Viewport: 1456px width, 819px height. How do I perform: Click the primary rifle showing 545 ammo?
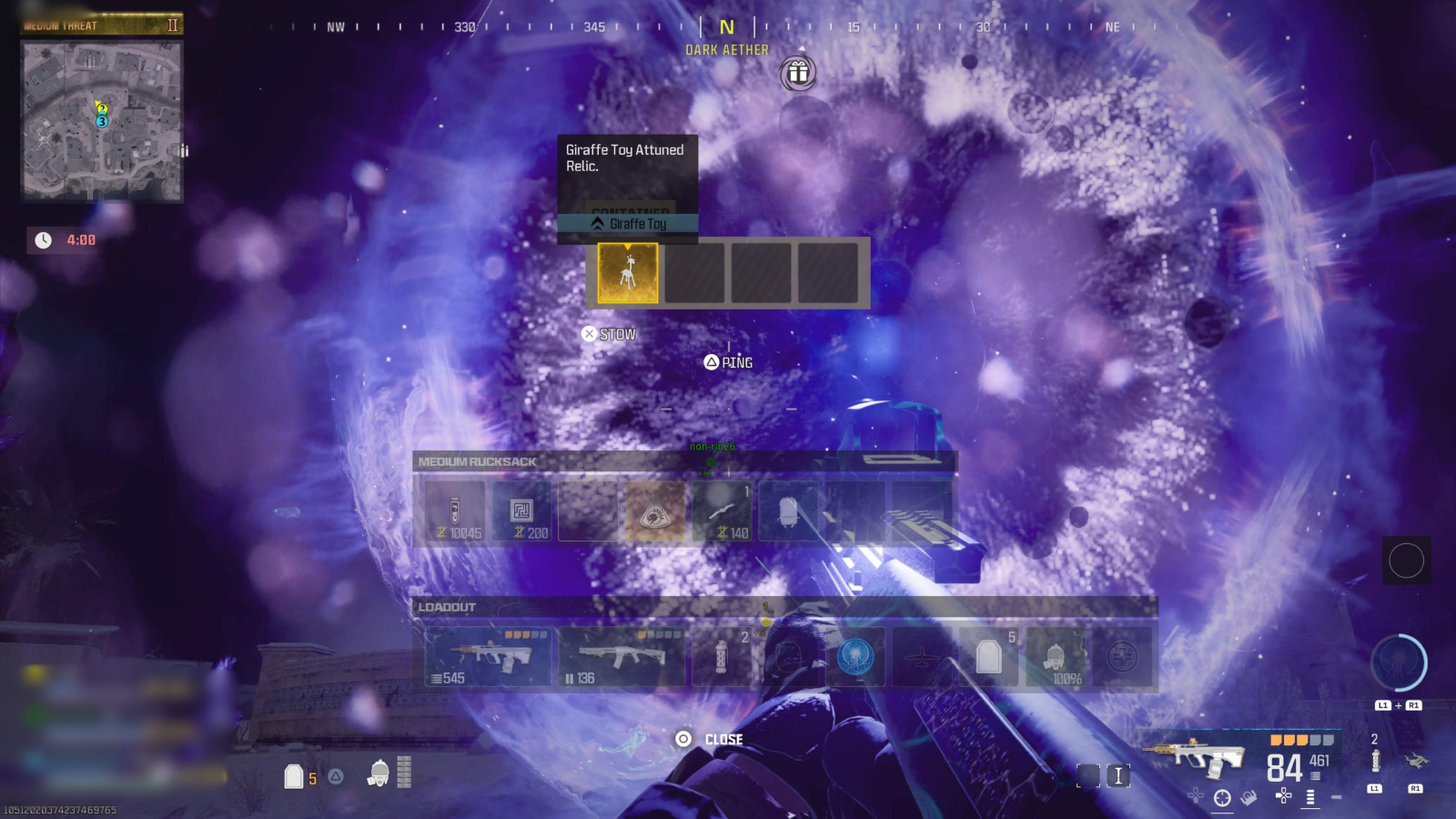pyautogui.click(x=491, y=657)
